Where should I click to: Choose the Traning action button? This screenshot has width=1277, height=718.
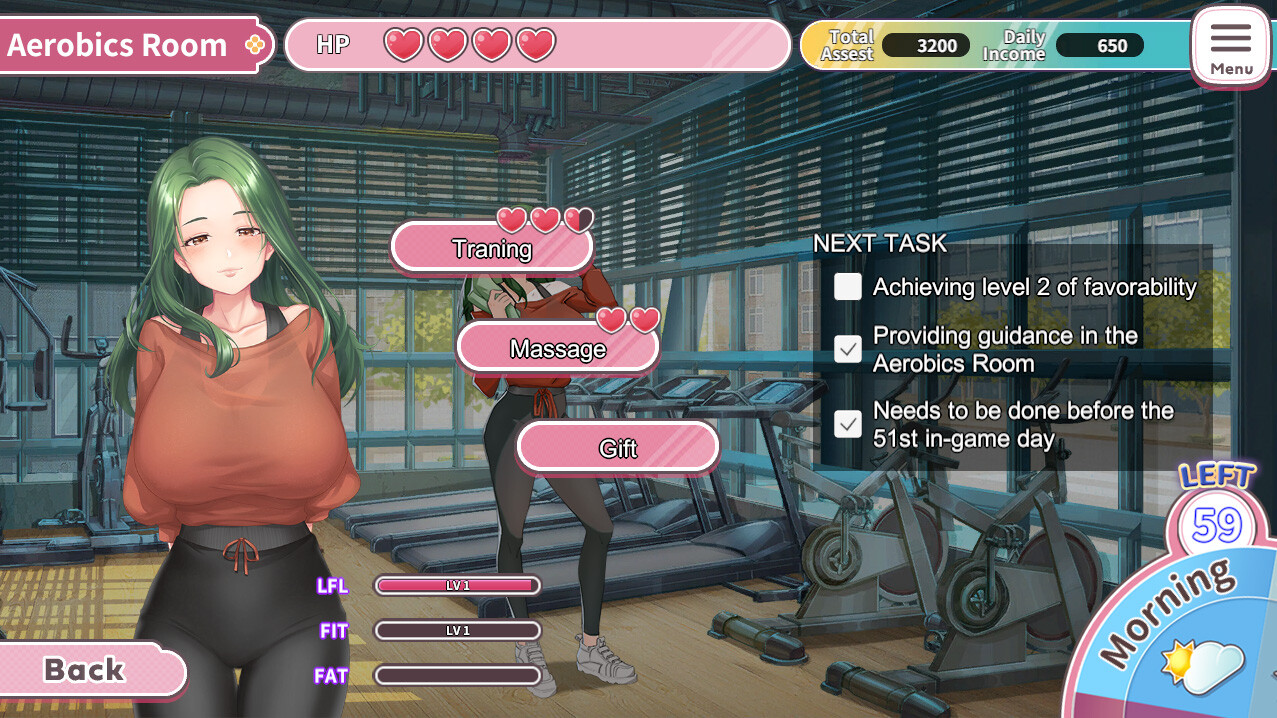491,249
